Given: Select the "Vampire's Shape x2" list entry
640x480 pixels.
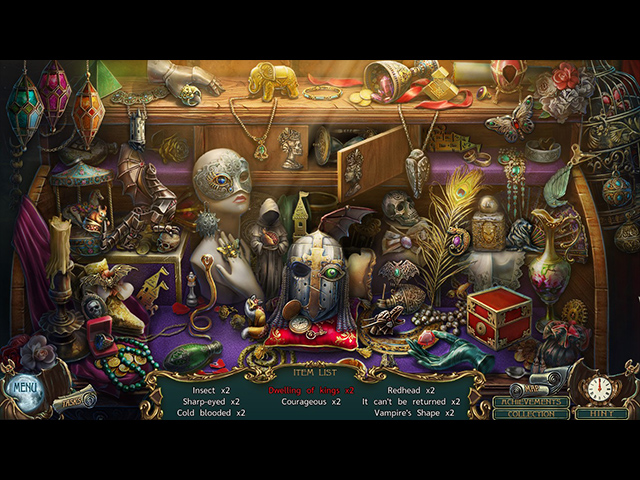Looking at the screenshot, I should (x=410, y=413).
